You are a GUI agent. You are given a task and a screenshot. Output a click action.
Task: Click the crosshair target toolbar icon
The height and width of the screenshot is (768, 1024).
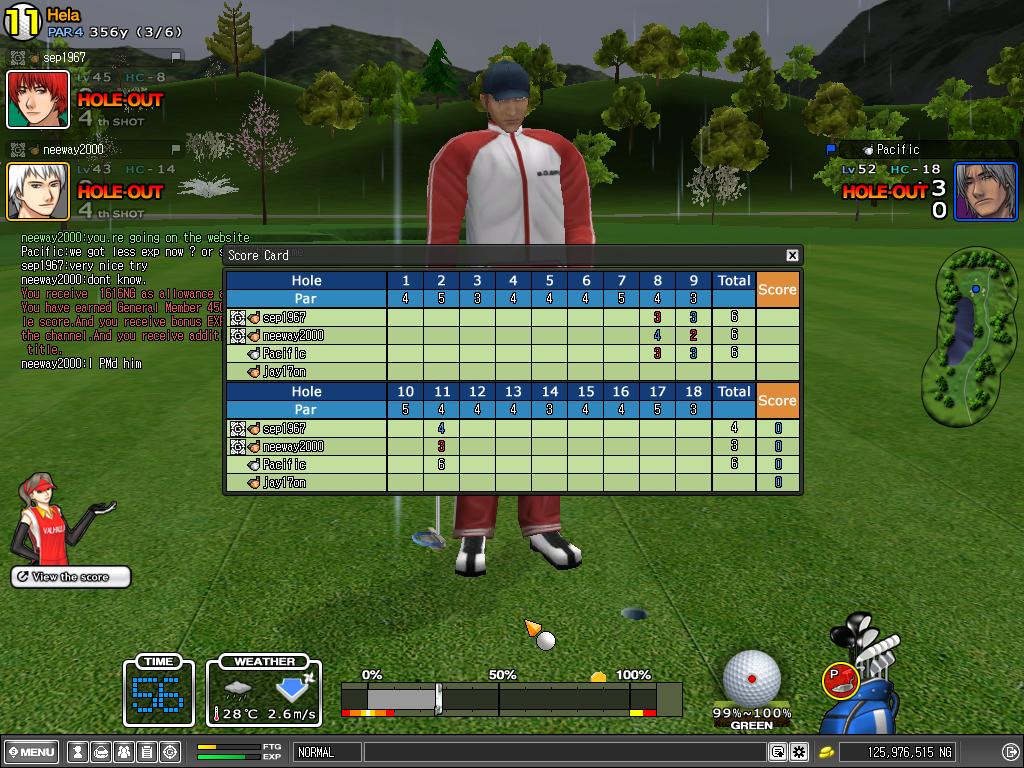[170, 752]
